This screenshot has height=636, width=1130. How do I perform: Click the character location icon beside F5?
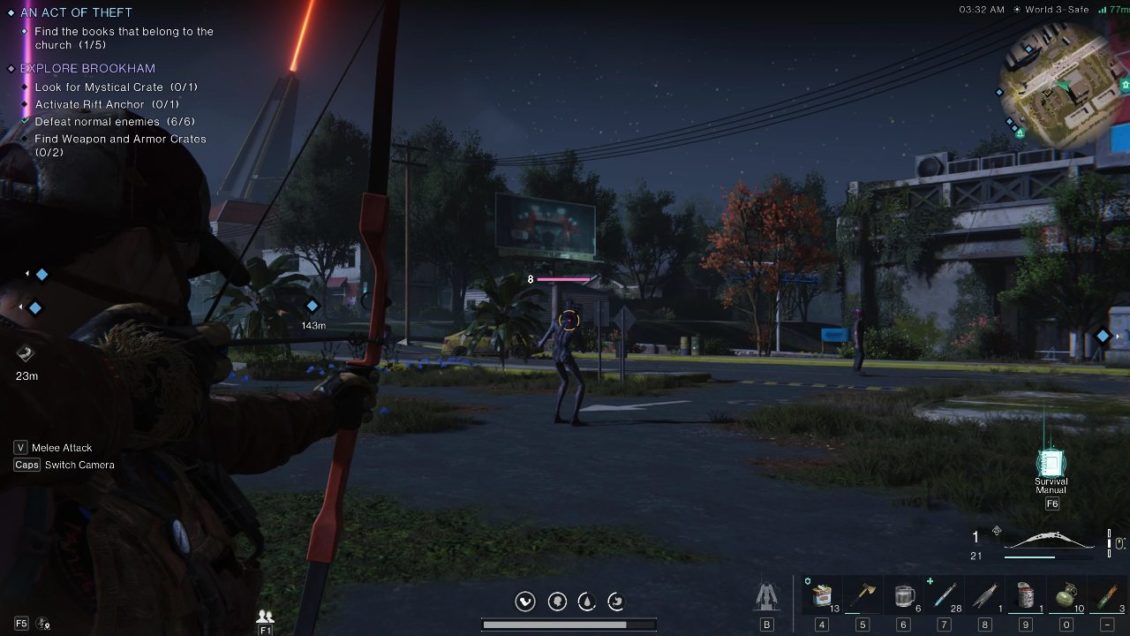tap(43, 623)
